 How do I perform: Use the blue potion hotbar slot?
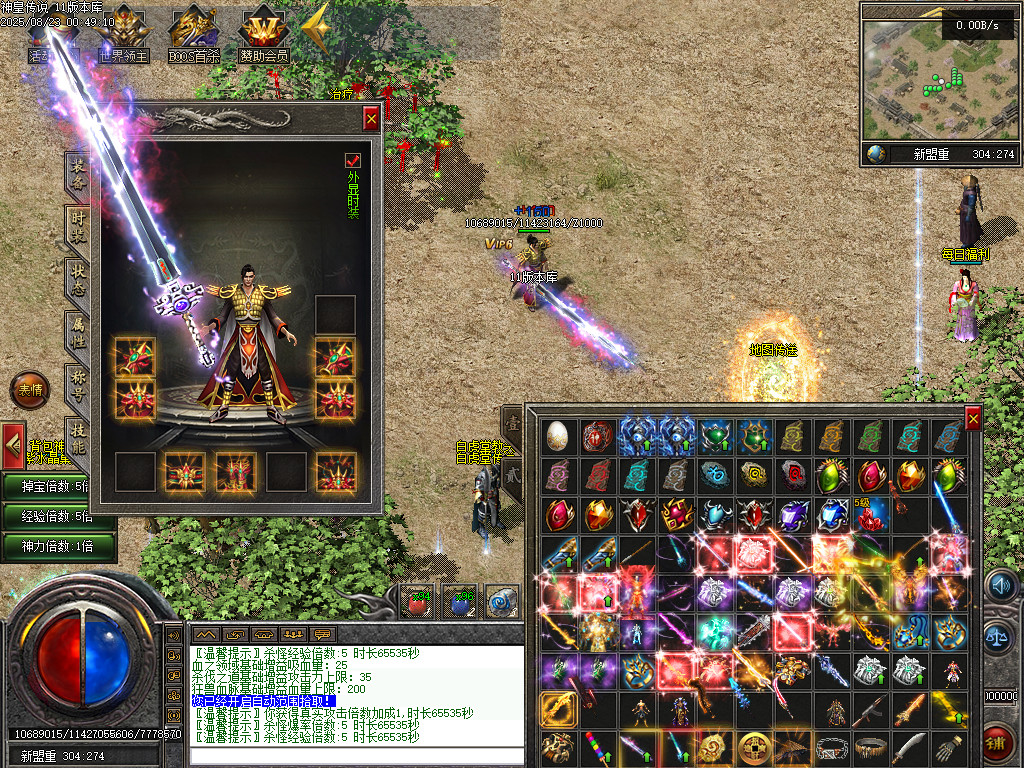(458, 601)
